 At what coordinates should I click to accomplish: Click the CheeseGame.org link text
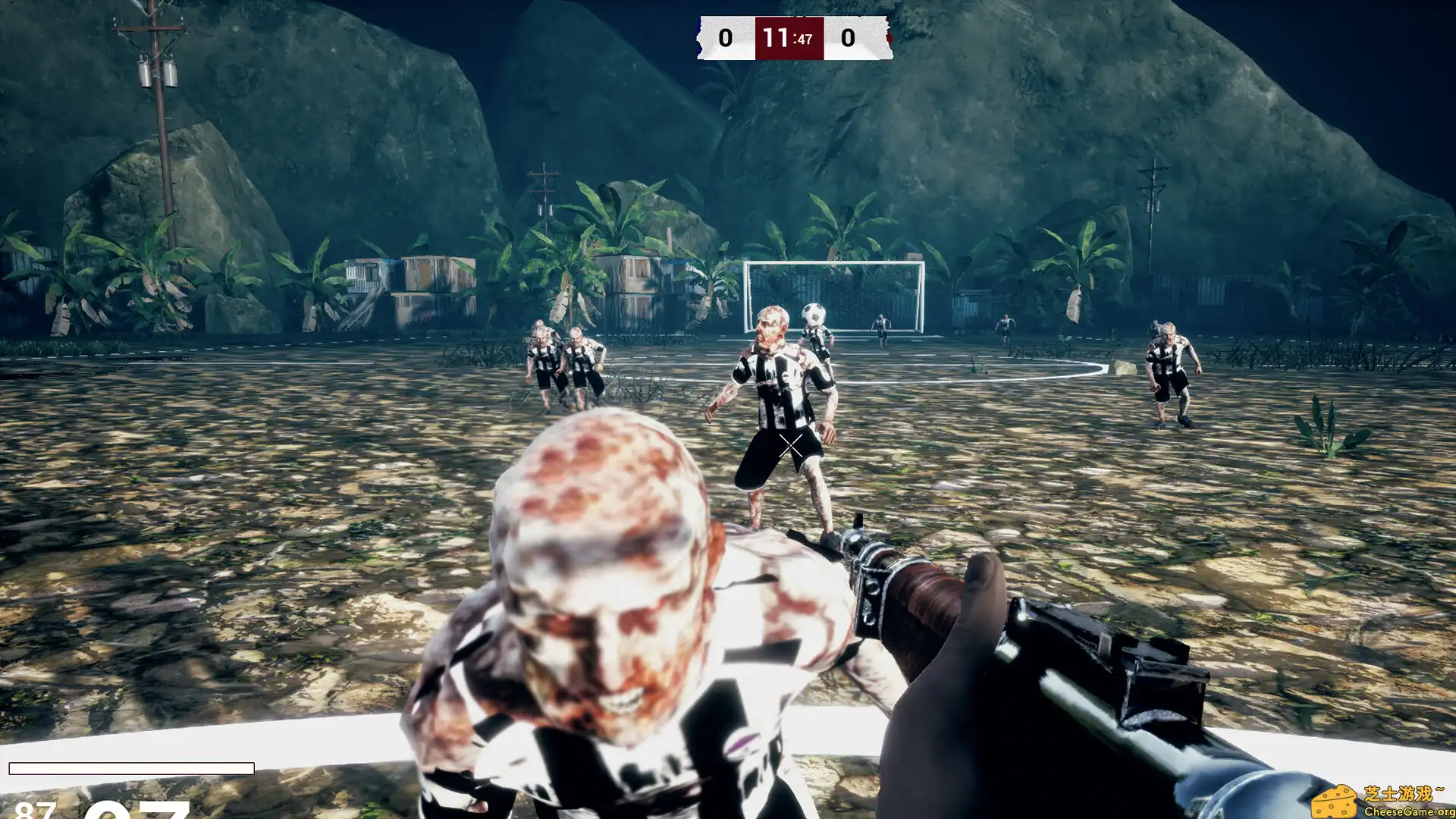point(1410,811)
